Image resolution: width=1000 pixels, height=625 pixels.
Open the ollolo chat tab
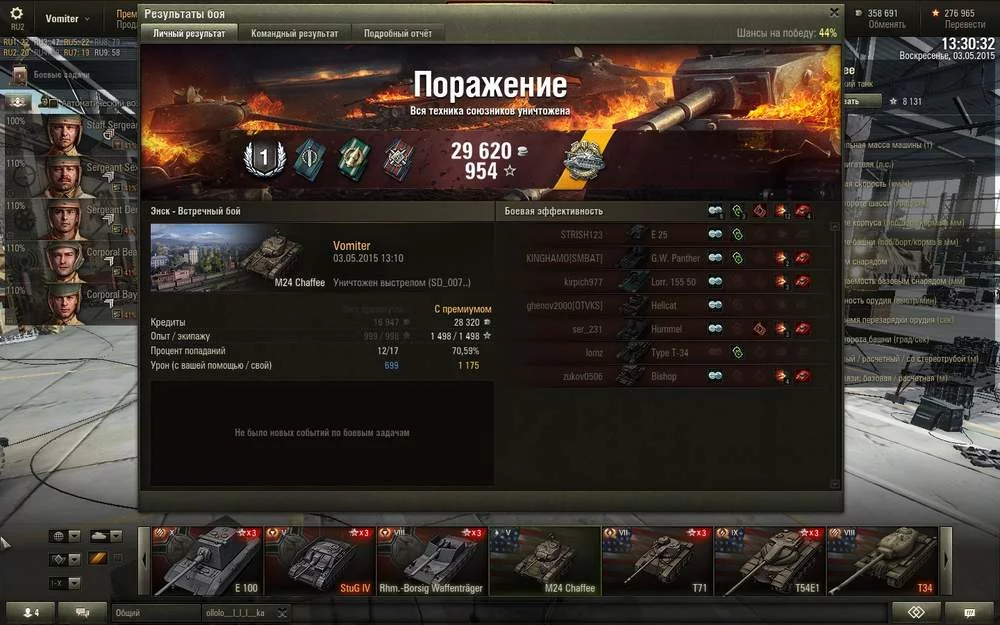tap(236, 612)
